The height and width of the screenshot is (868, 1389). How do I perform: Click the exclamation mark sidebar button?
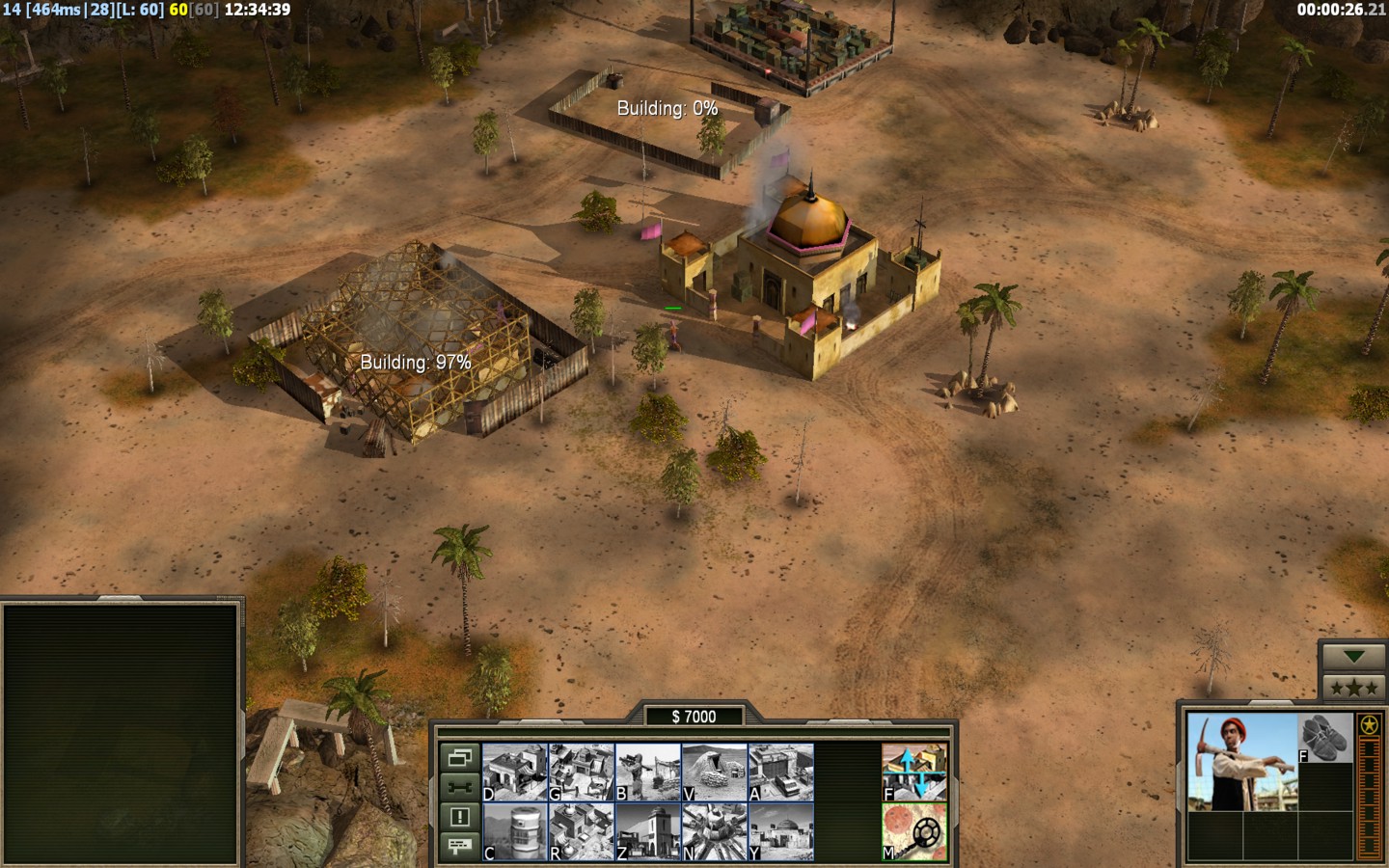459,817
